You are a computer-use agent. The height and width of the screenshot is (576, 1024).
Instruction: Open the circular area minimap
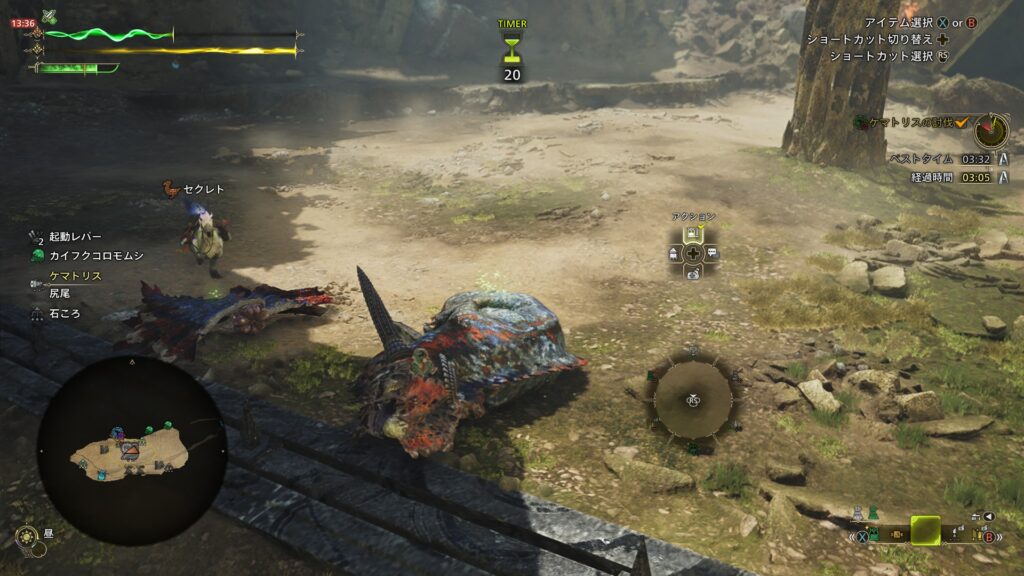tap(131, 451)
